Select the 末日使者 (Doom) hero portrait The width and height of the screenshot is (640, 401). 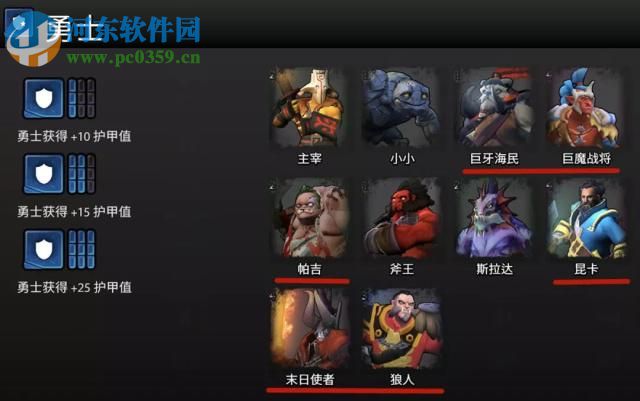click(x=309, y=328)
